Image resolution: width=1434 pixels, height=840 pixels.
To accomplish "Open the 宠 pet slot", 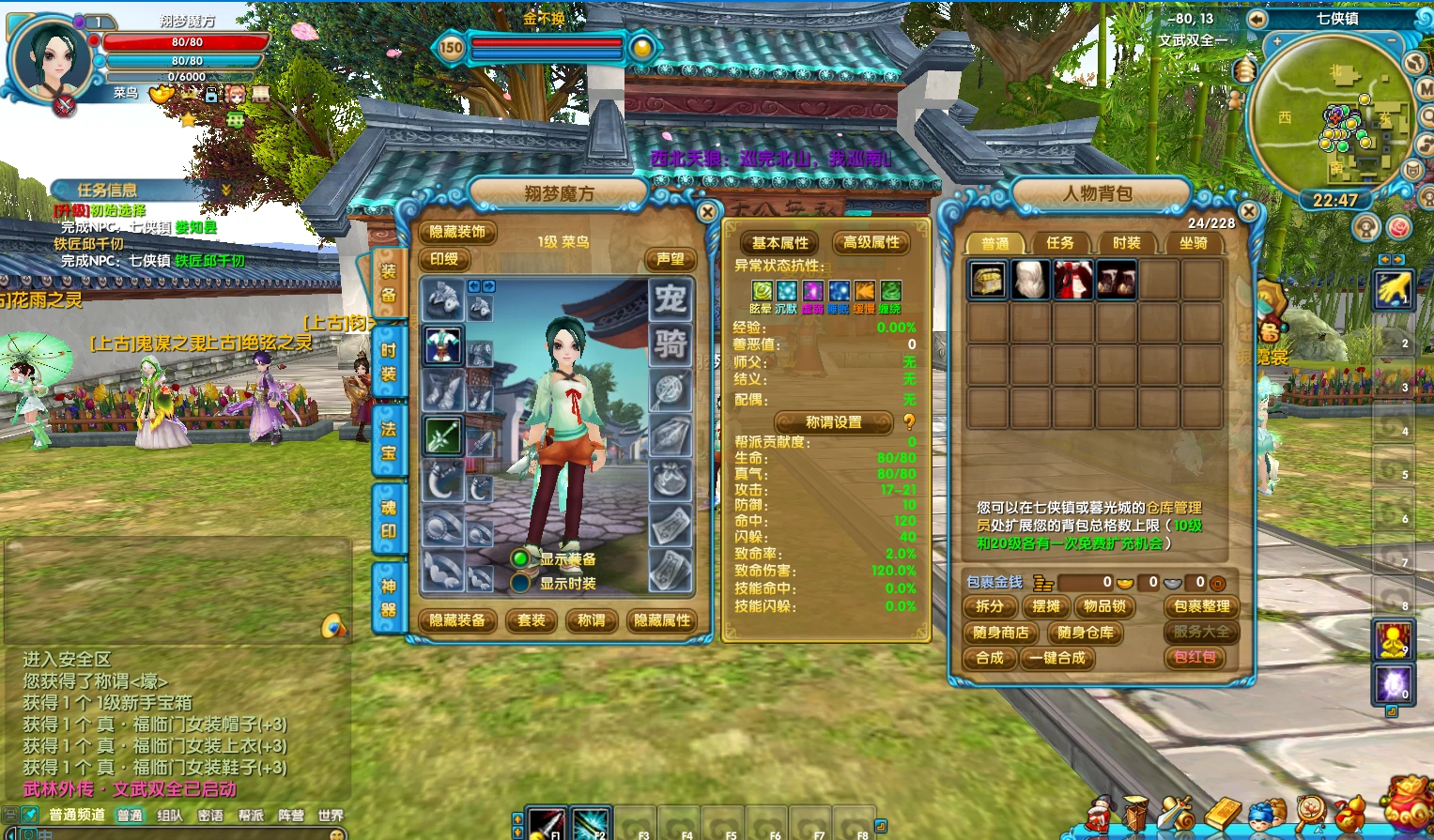I will tap(671, 299).
